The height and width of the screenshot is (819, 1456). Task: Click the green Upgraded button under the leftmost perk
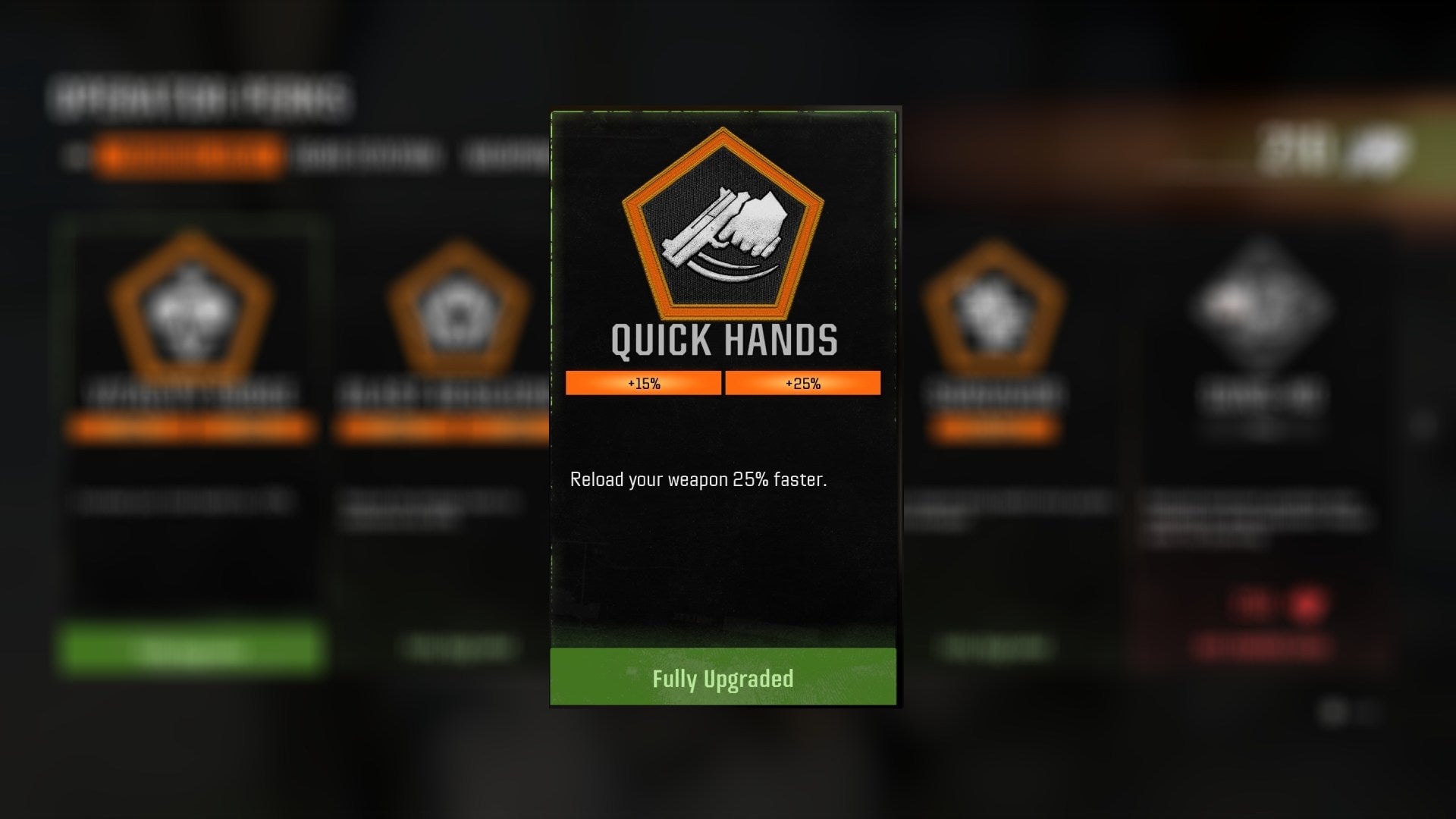click(190, 645)
